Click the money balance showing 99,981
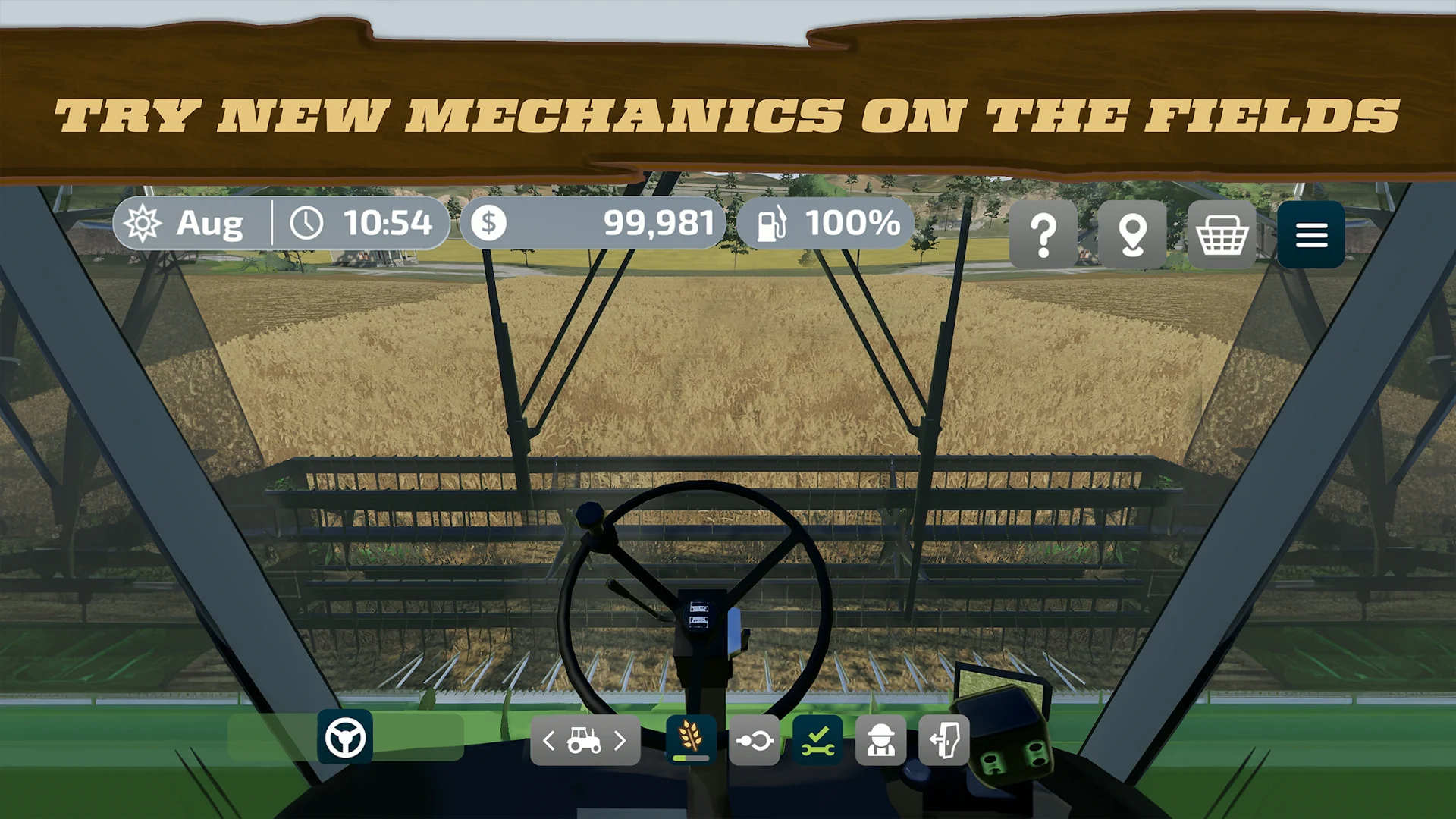Screen dimensions: 1456x819 click(599, 222)
